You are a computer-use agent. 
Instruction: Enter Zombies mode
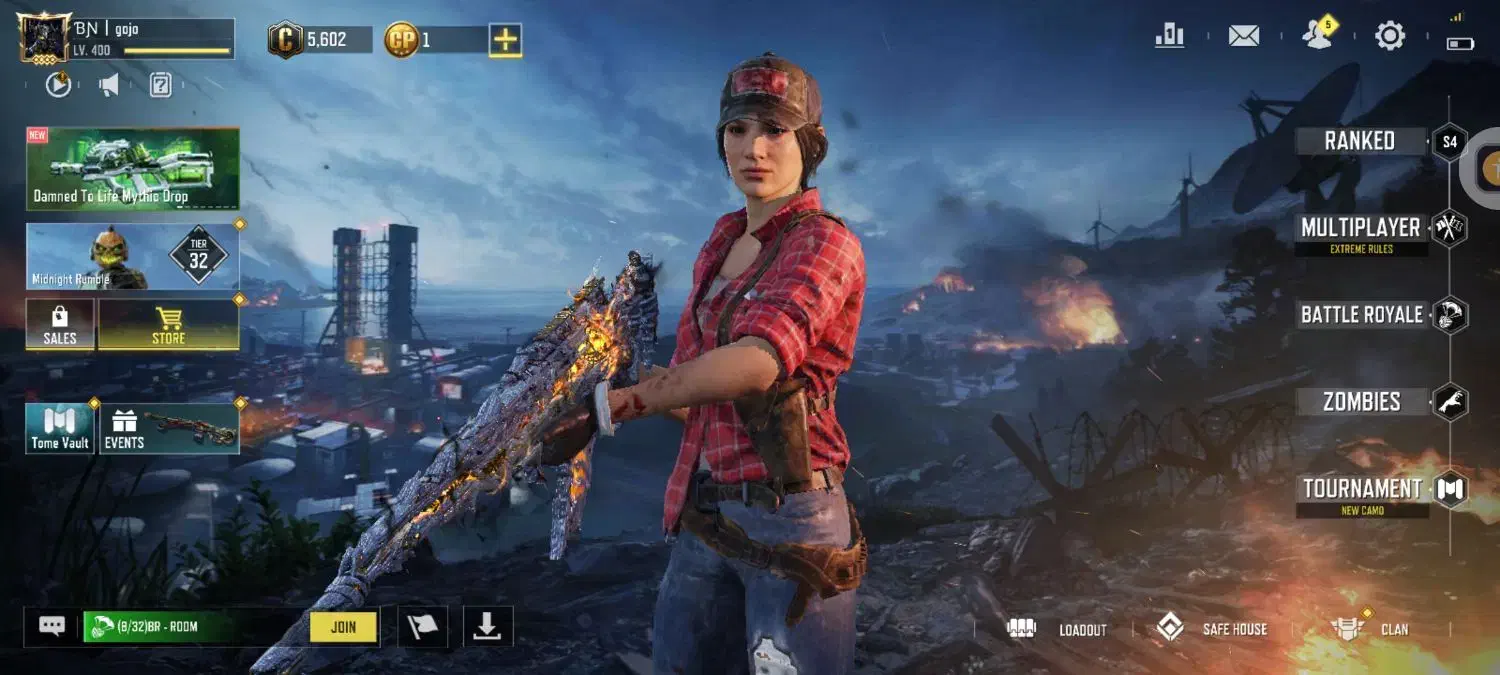[x=1361, y=402]
